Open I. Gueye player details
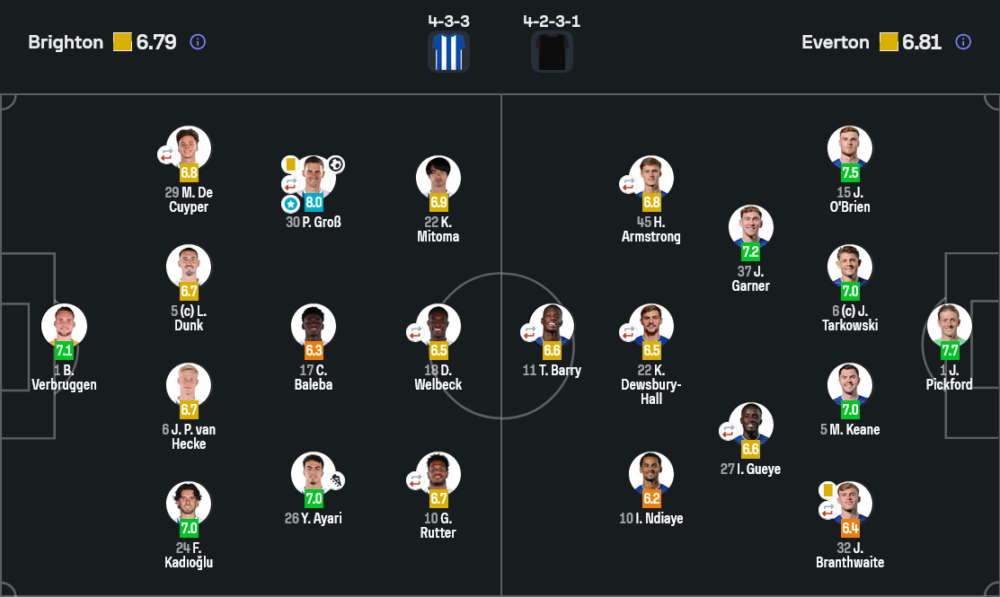Screen dimensions: 1000x597 (751, 425)
